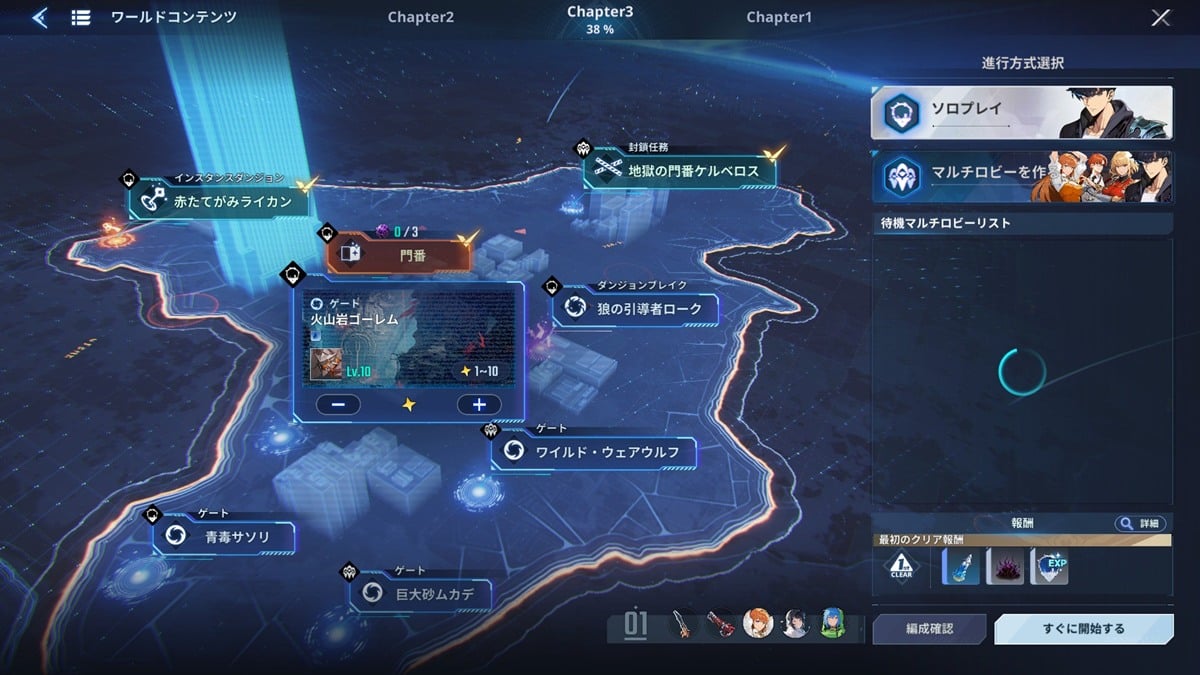Start immediately with すぐに開始する
The width and height of the screenshot is (1200, 675).
pyautogui.click(x=1083, y=628)
